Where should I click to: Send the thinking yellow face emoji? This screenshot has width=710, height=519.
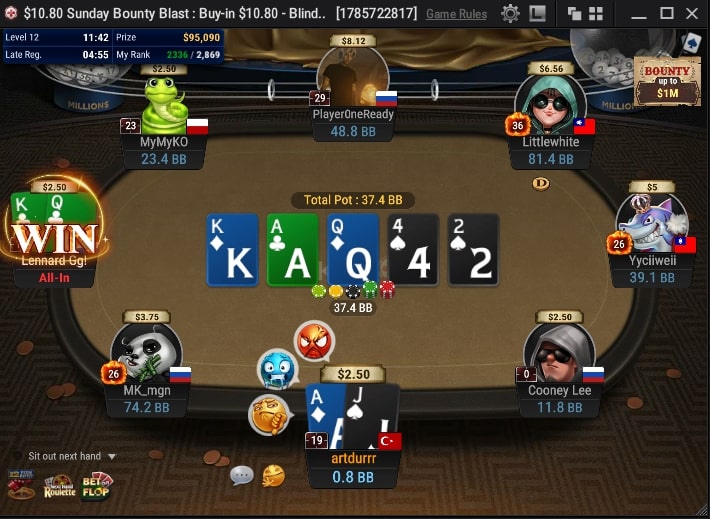[269, 414]
